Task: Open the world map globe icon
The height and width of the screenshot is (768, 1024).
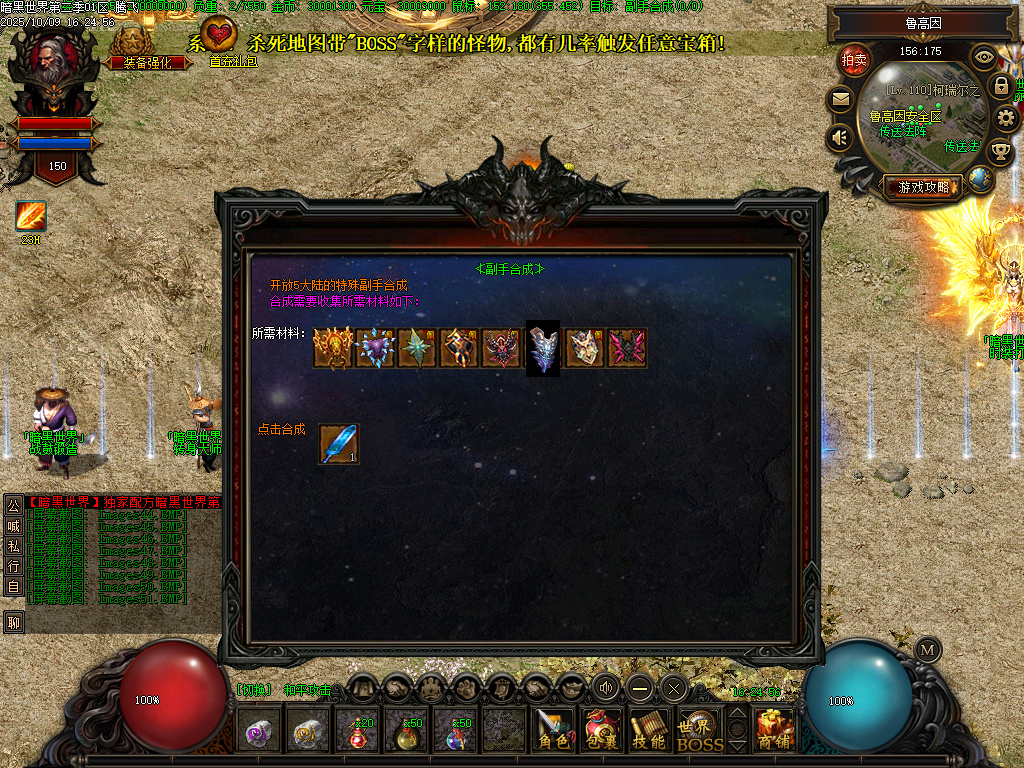Action: click(981, 180)
